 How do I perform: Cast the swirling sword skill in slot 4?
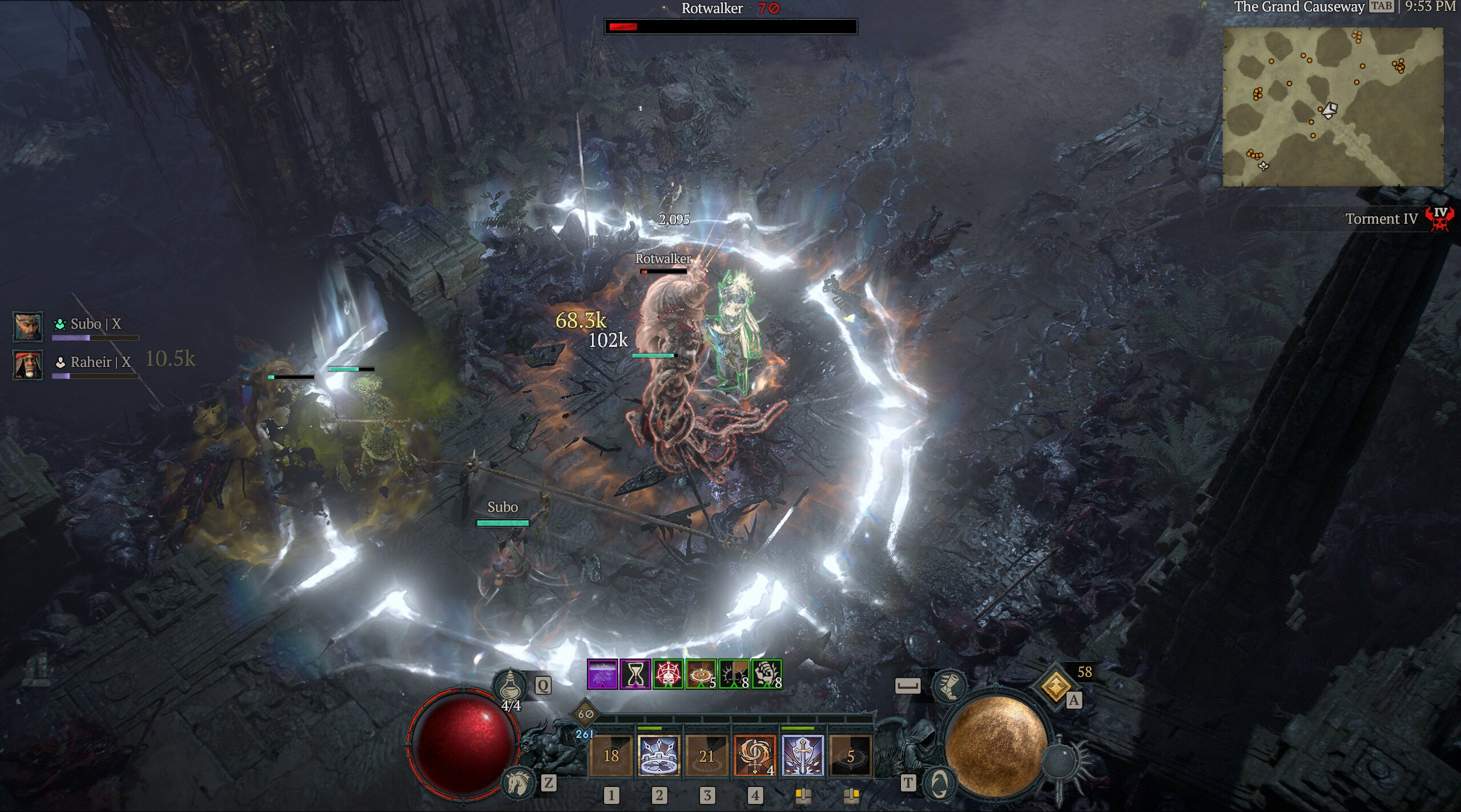754,756
